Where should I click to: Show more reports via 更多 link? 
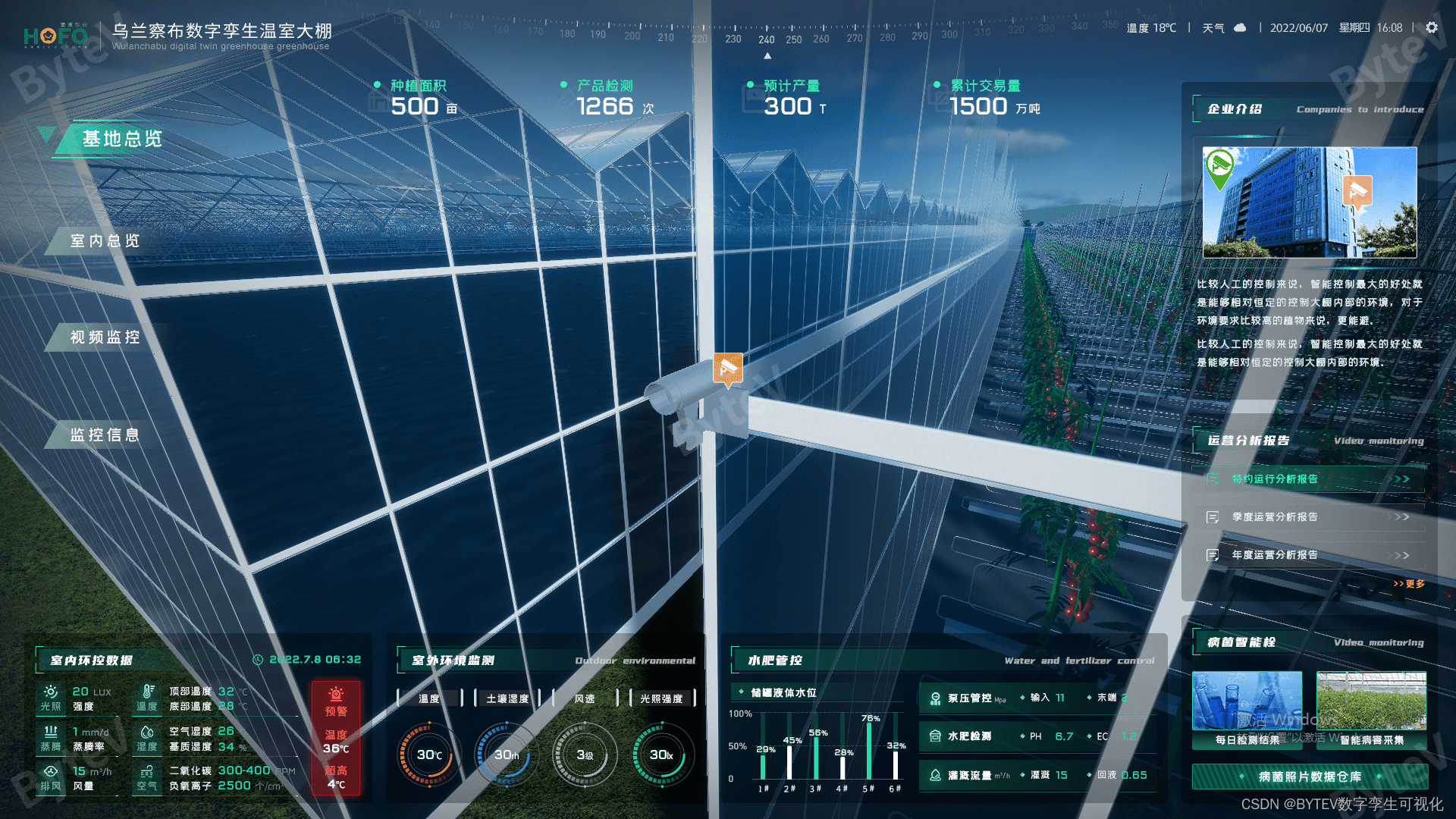1409,584
